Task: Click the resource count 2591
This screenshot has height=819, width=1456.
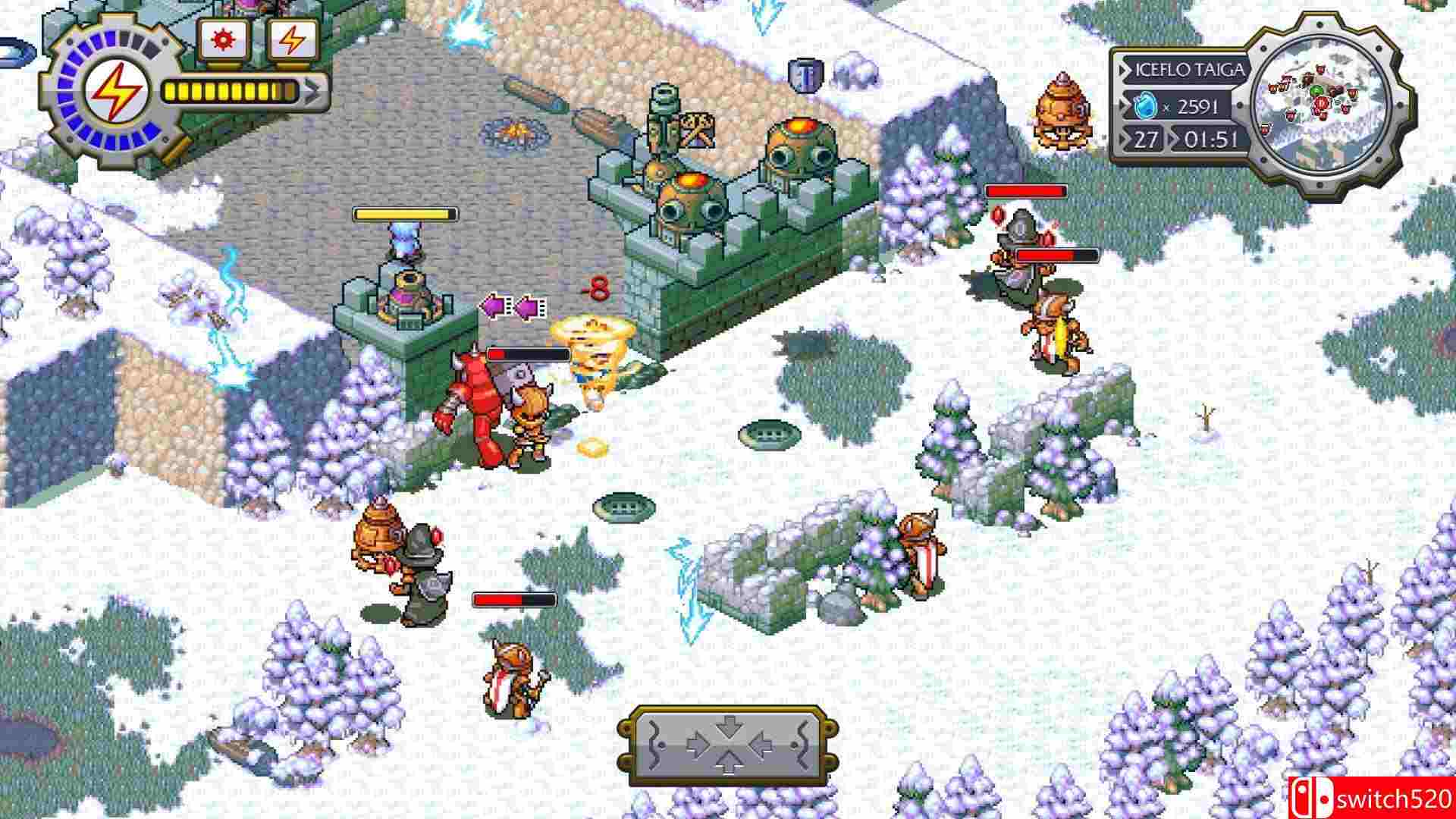Action: click(x=1198, y=107)
